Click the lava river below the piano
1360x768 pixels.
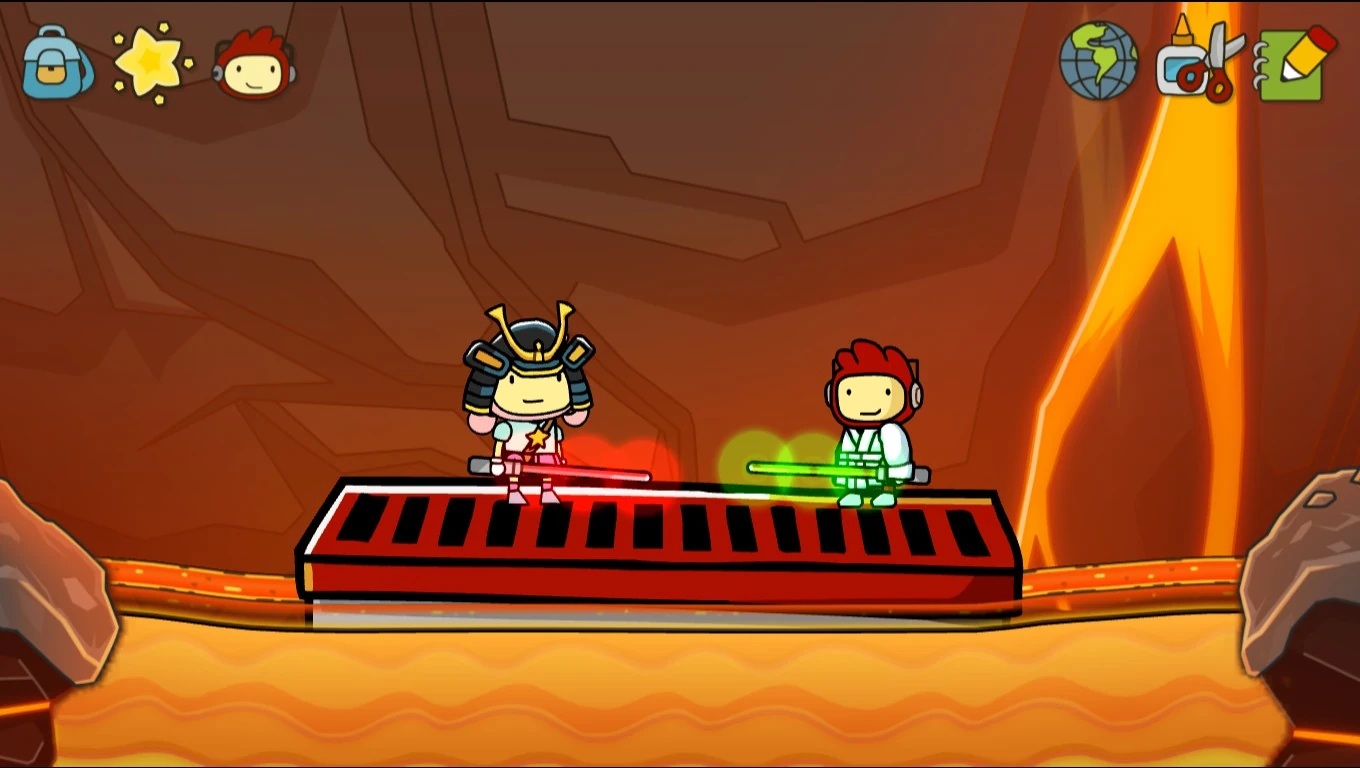pyautogui.click(x=660, y=690)
